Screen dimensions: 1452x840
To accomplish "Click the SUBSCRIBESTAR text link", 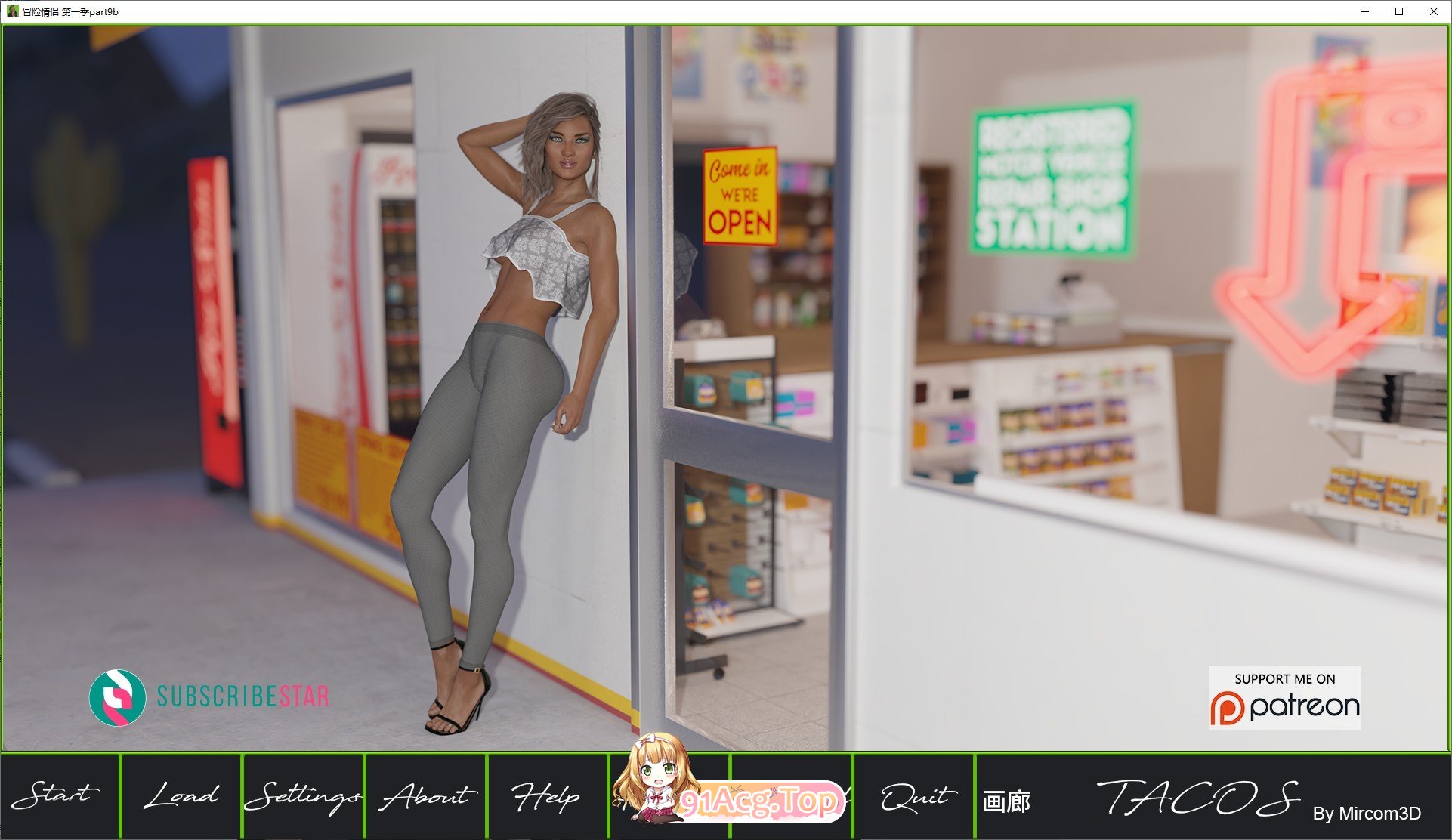I will click(x=240, y=698).
